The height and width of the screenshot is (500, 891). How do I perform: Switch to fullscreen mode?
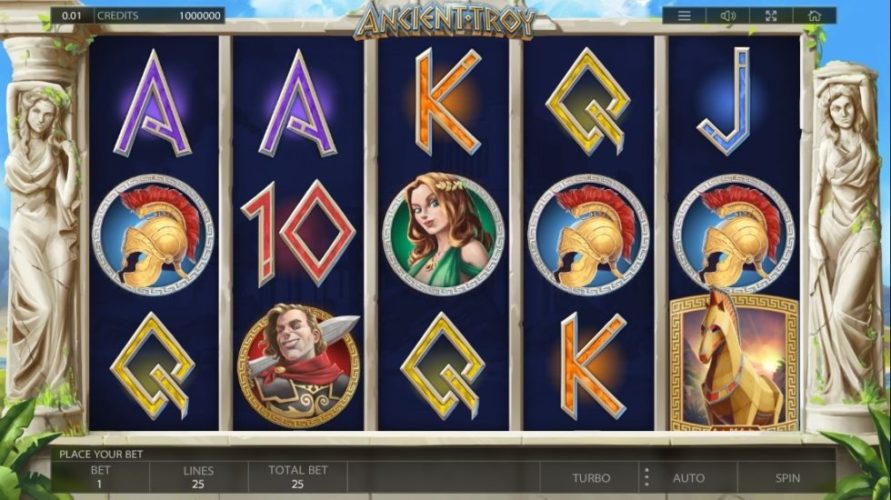click(x=771, y=16)
